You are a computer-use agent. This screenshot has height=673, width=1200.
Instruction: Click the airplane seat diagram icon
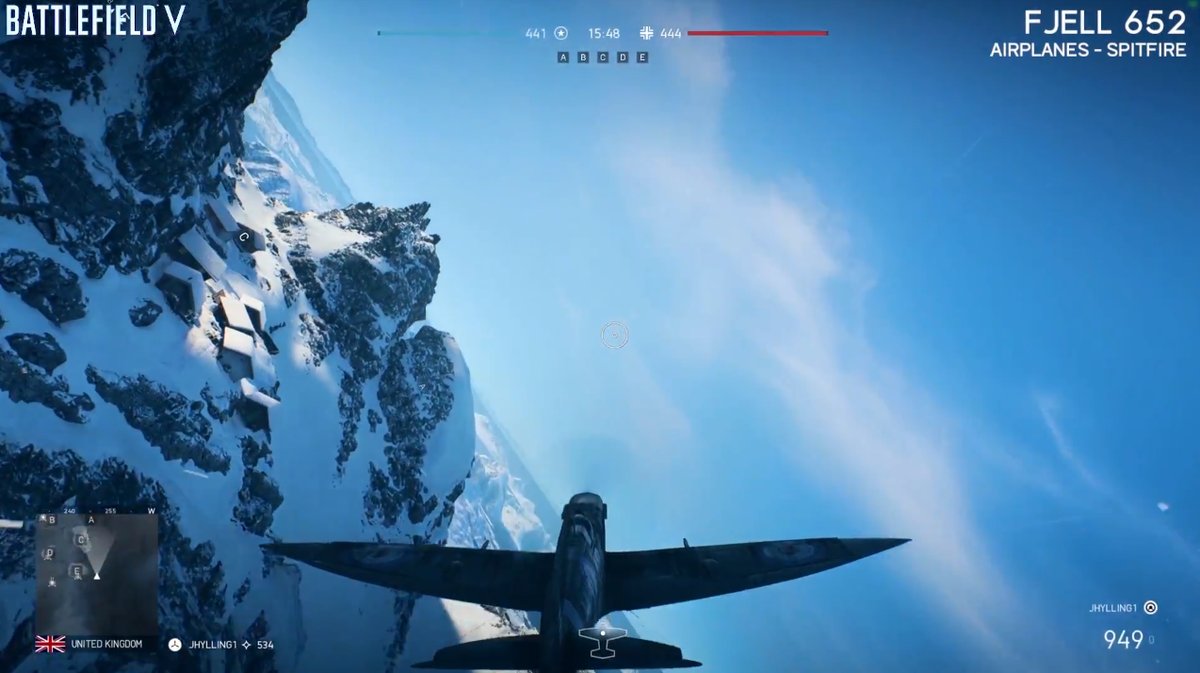click(602, 642)
